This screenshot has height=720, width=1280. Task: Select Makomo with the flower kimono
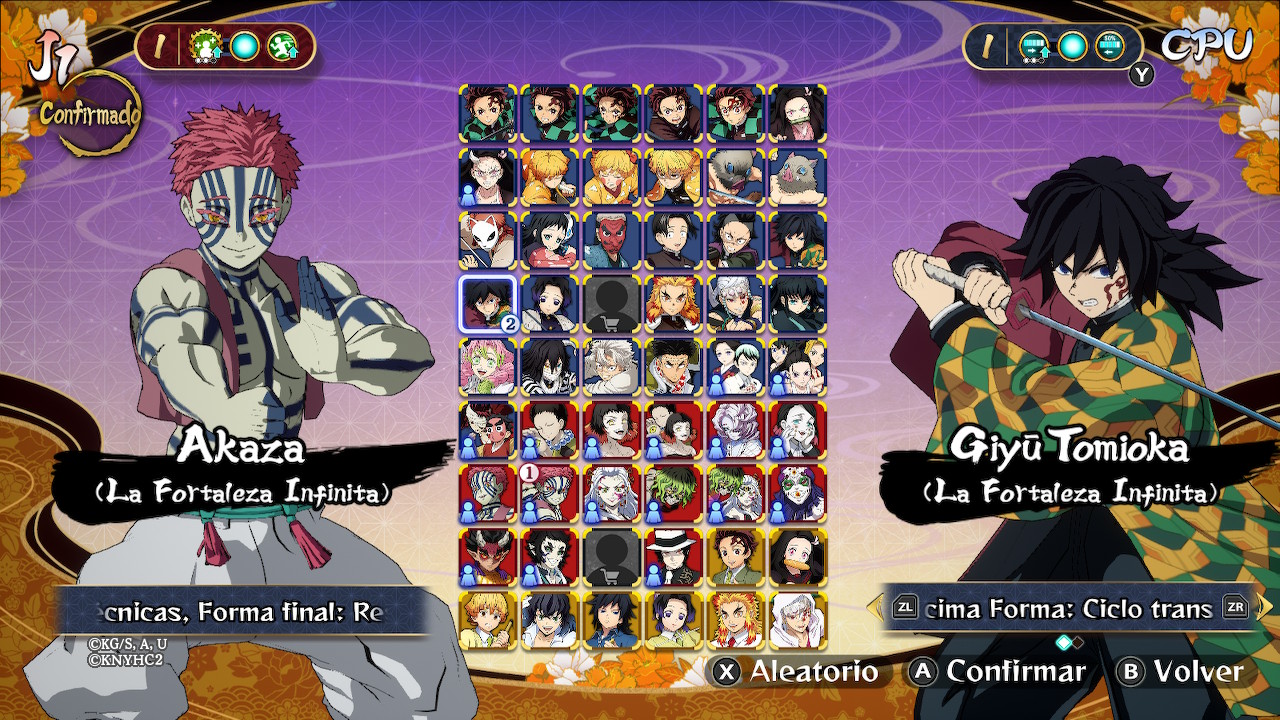point(550,240)
